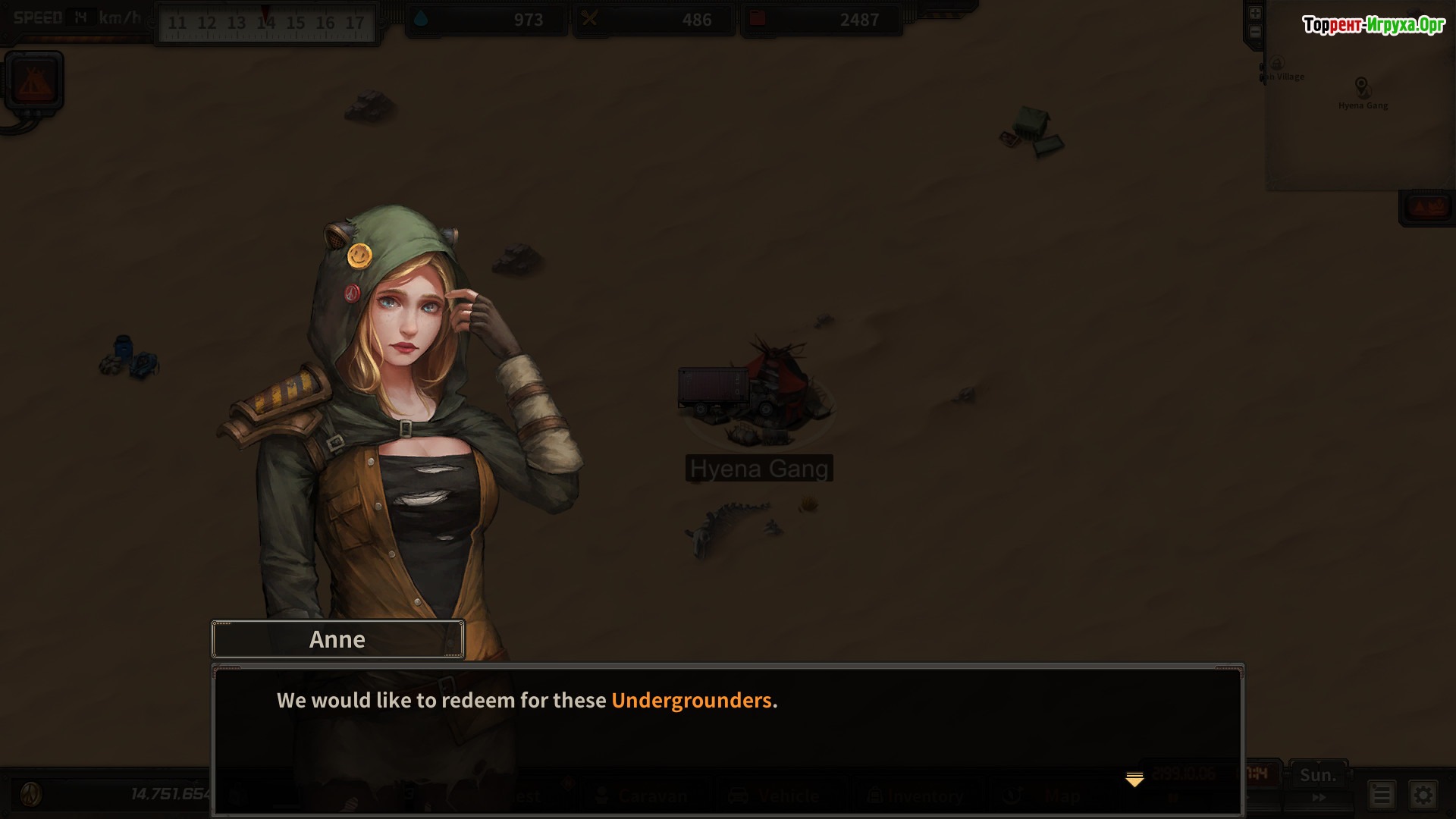Click the Торрент-Игруха.Орг watermark
The width and height of the screenshot is (1456, 819).
point(1373,25)
